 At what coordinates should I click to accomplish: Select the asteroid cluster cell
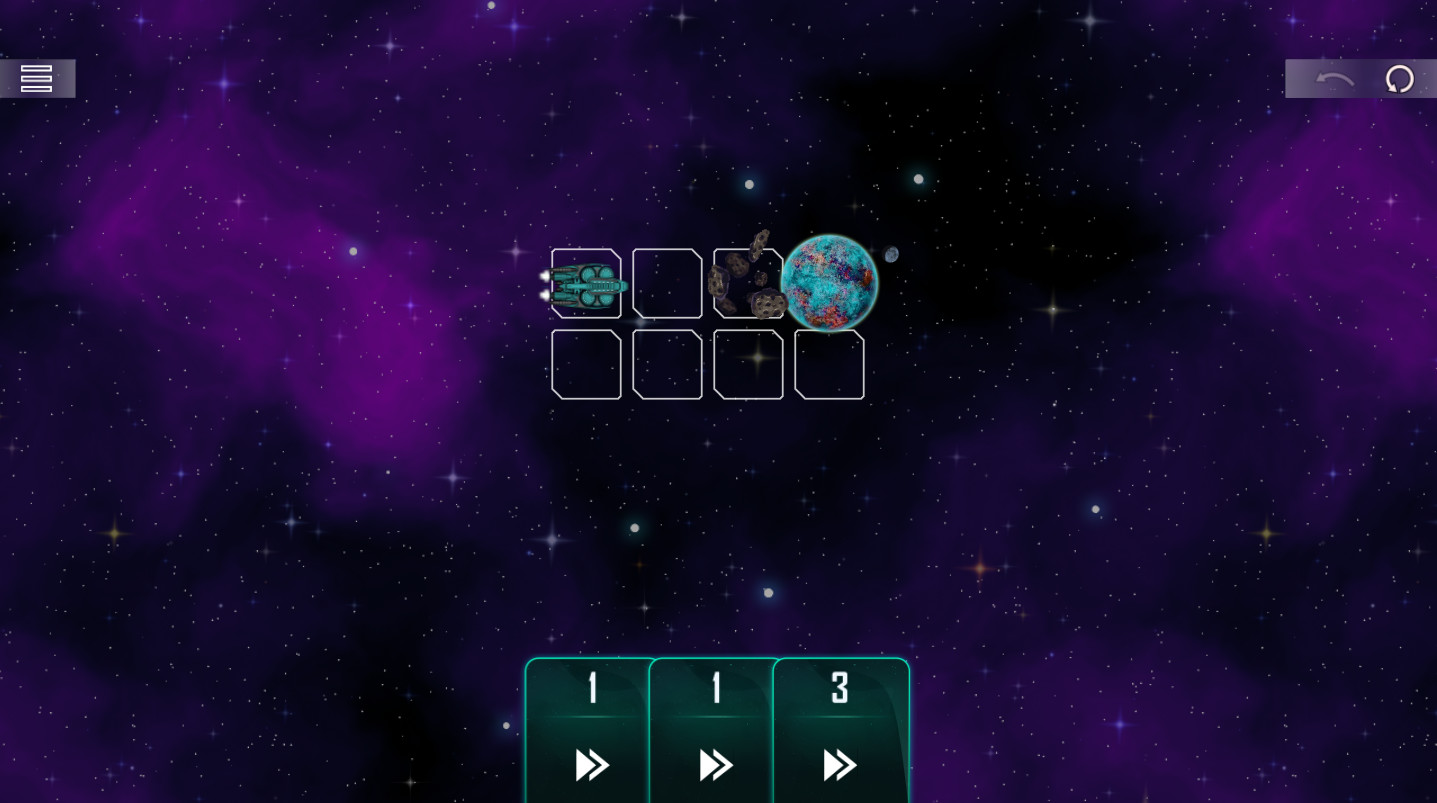[747, 284]
